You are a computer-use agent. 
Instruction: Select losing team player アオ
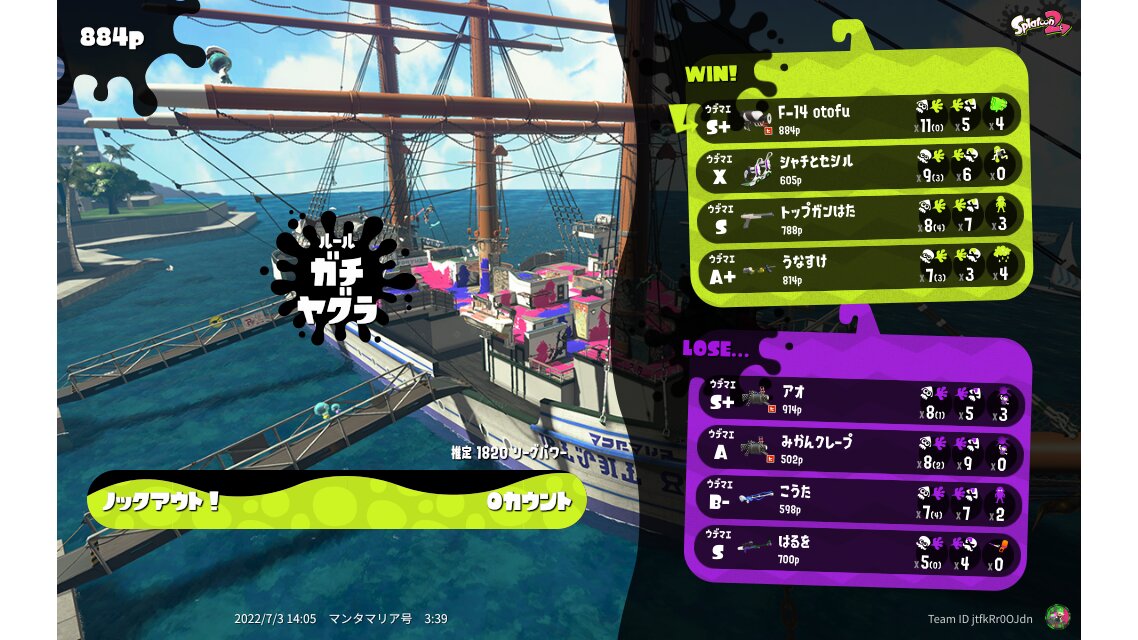point(858,400)
